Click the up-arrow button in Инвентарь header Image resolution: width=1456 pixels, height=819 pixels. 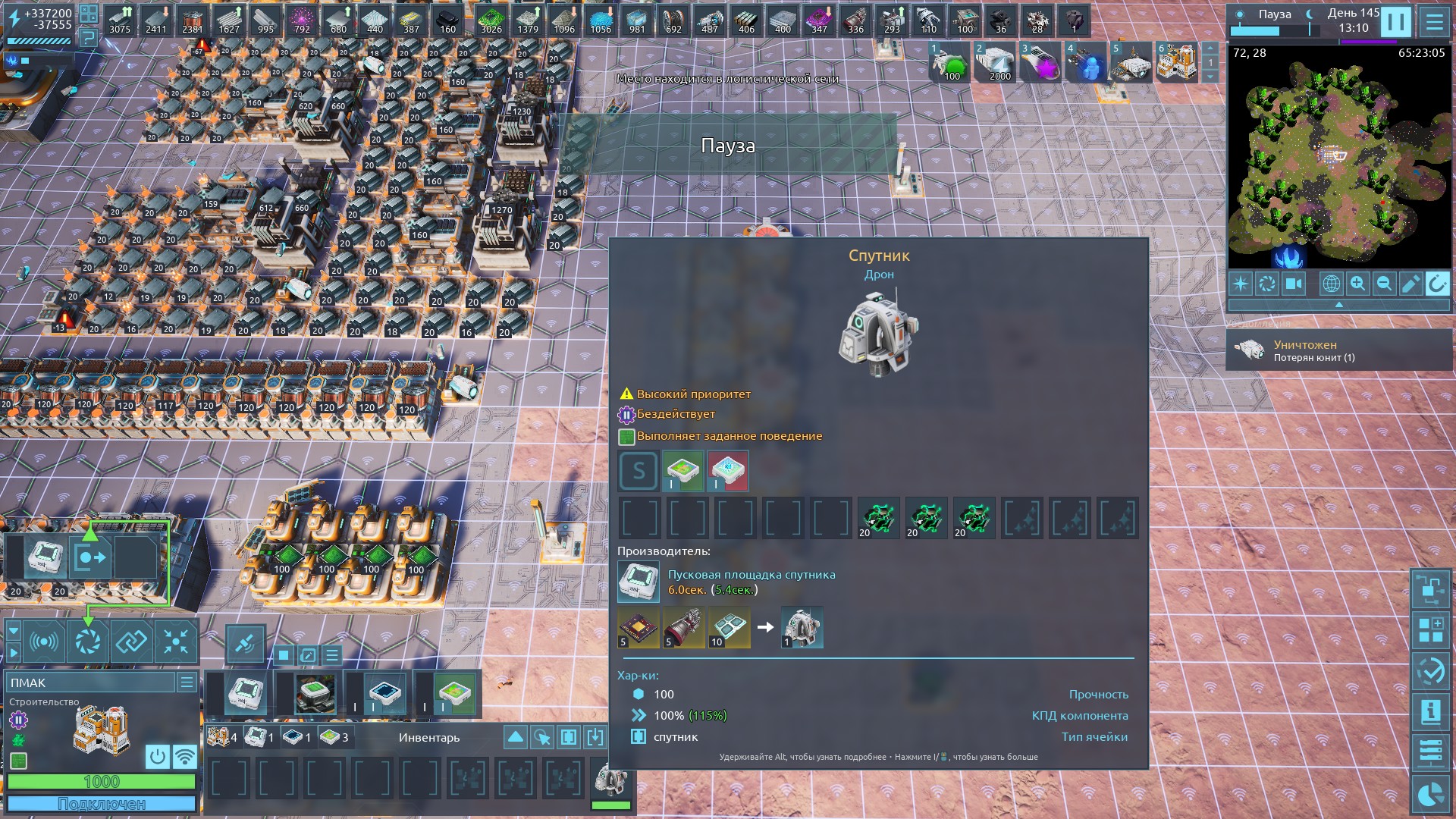click(515, 737)
